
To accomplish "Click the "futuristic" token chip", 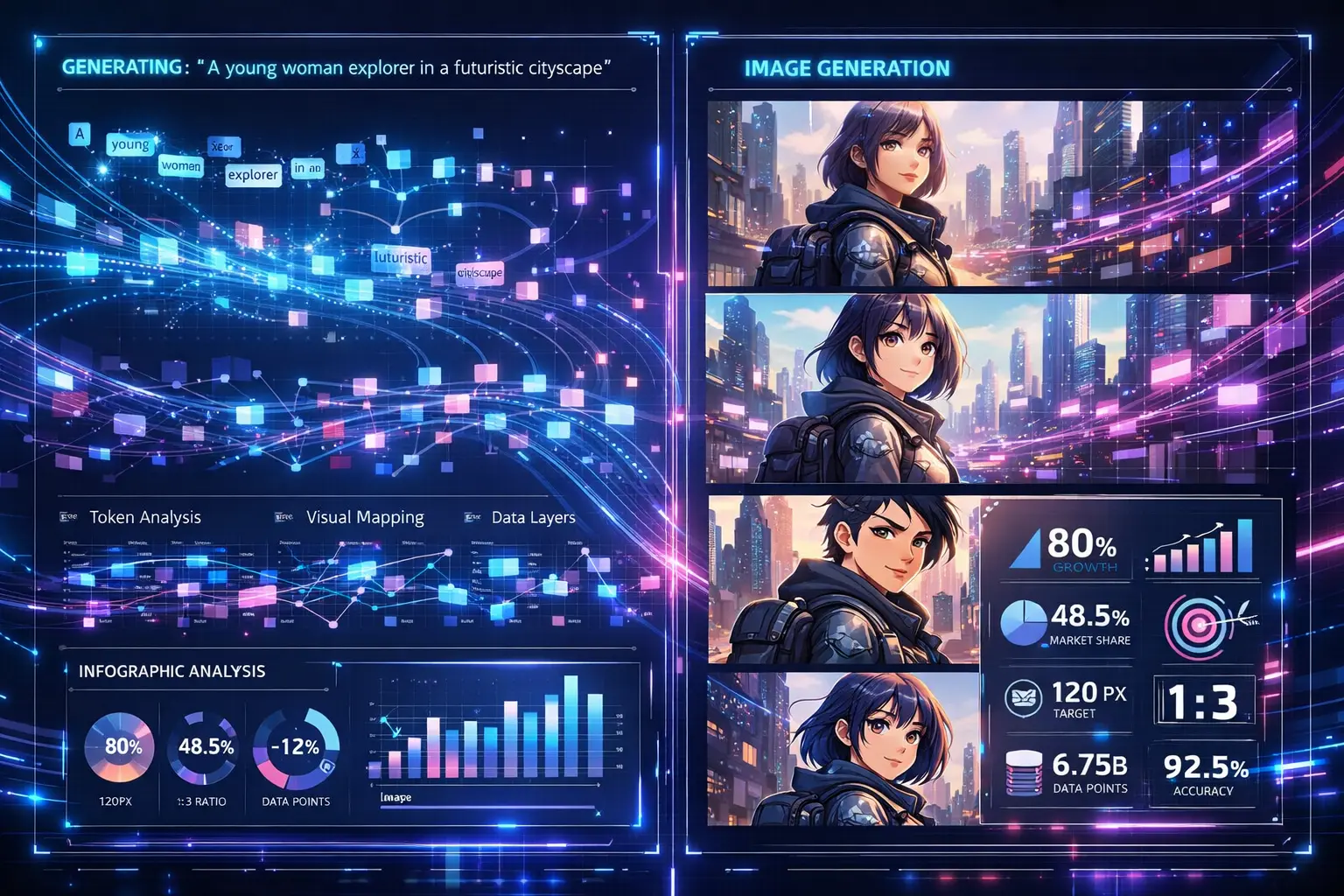I will pos(401,258).
